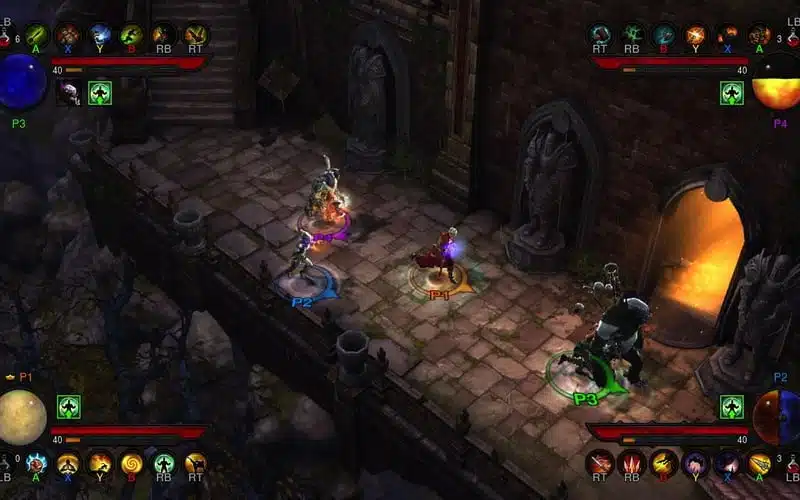
Task: Click P3's green figure buff icon
Action: click(100, 93)
